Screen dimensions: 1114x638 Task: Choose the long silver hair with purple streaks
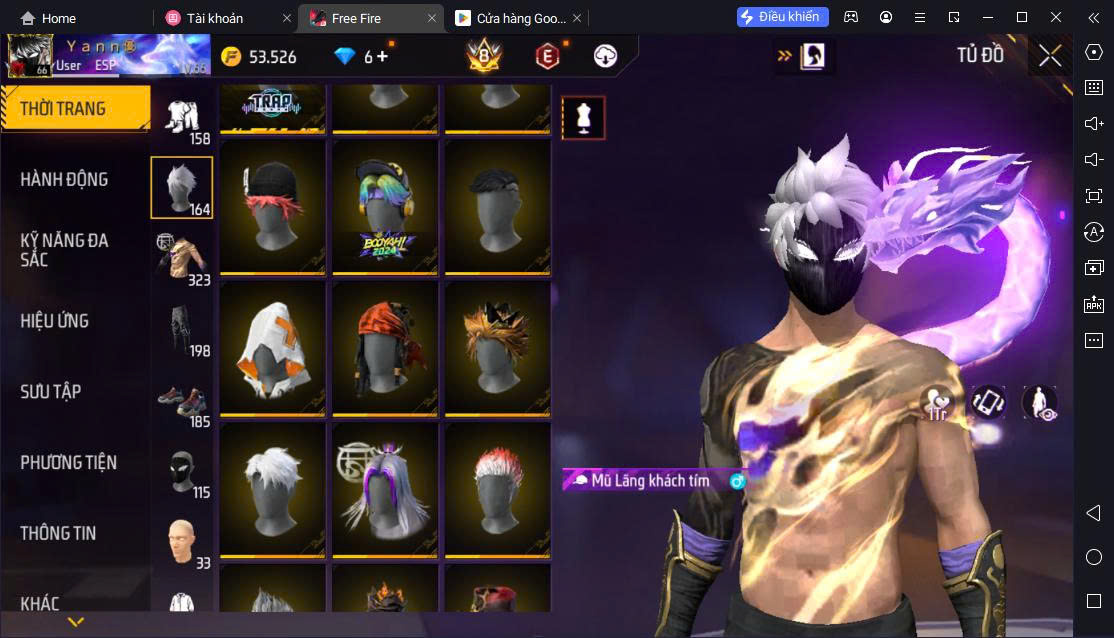385,490
